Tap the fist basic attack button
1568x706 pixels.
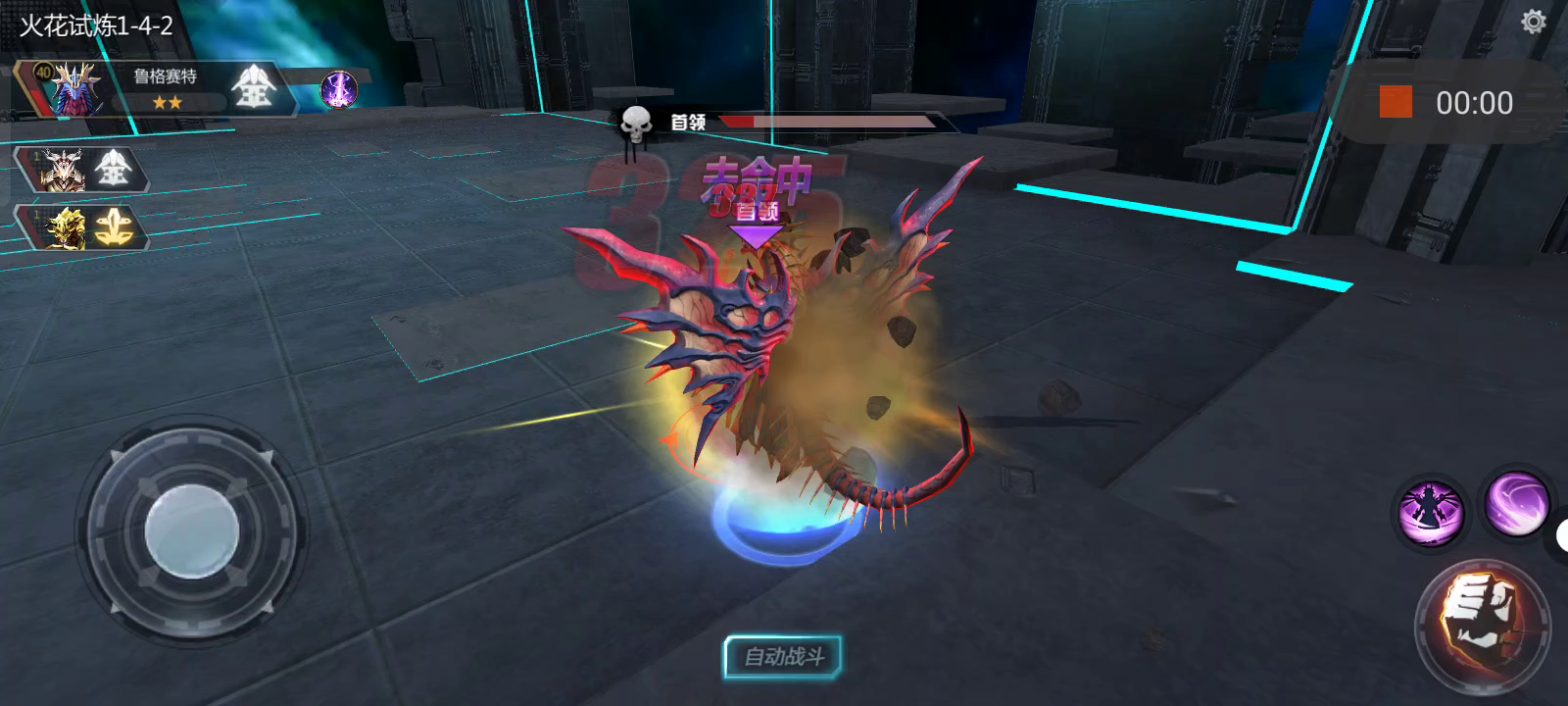click(1481, 624)
